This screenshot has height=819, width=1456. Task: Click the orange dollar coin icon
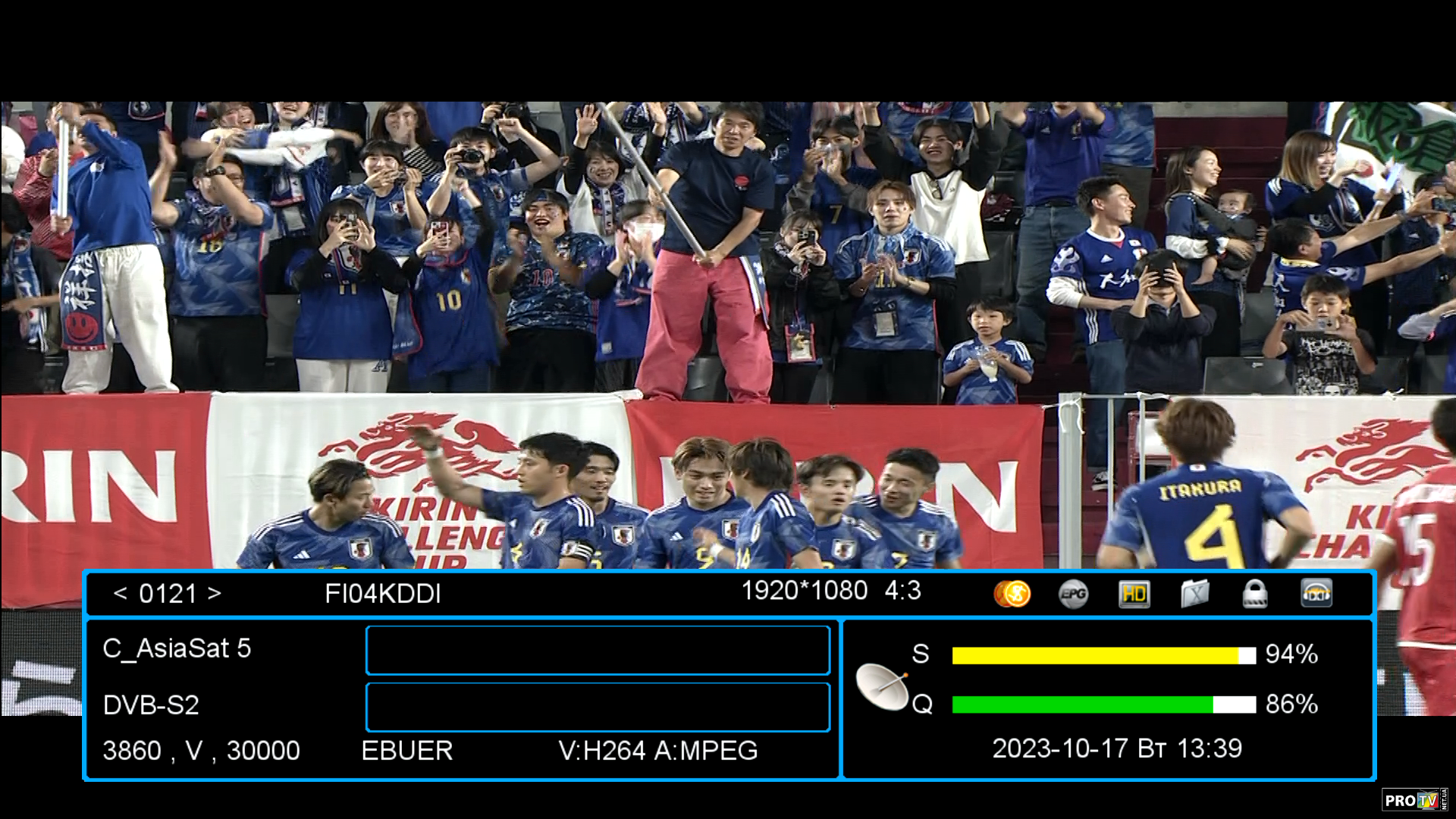(x=1012, y=594)
